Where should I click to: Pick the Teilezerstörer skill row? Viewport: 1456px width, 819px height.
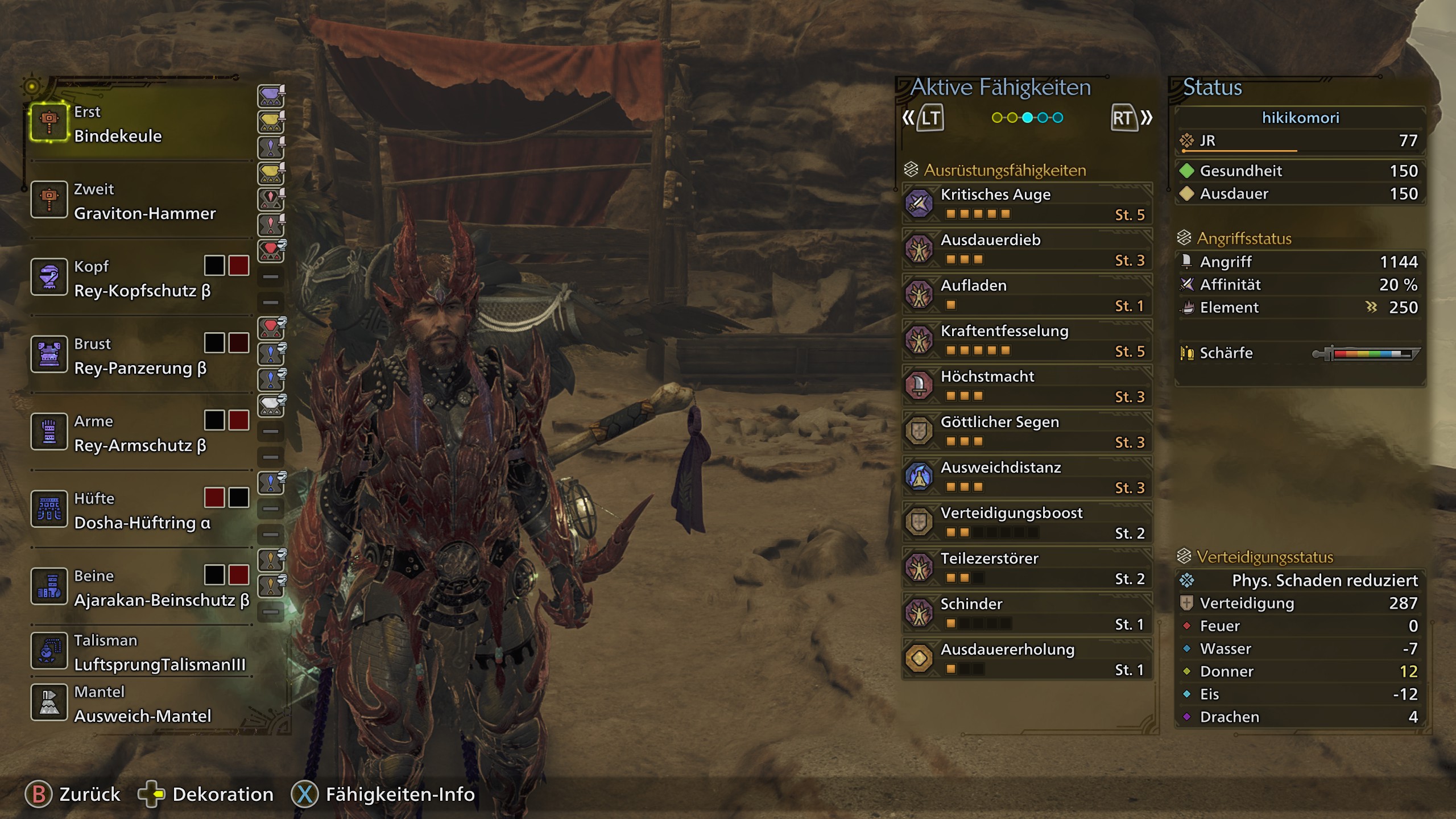pyautogui.click(x=1027, y=568)
